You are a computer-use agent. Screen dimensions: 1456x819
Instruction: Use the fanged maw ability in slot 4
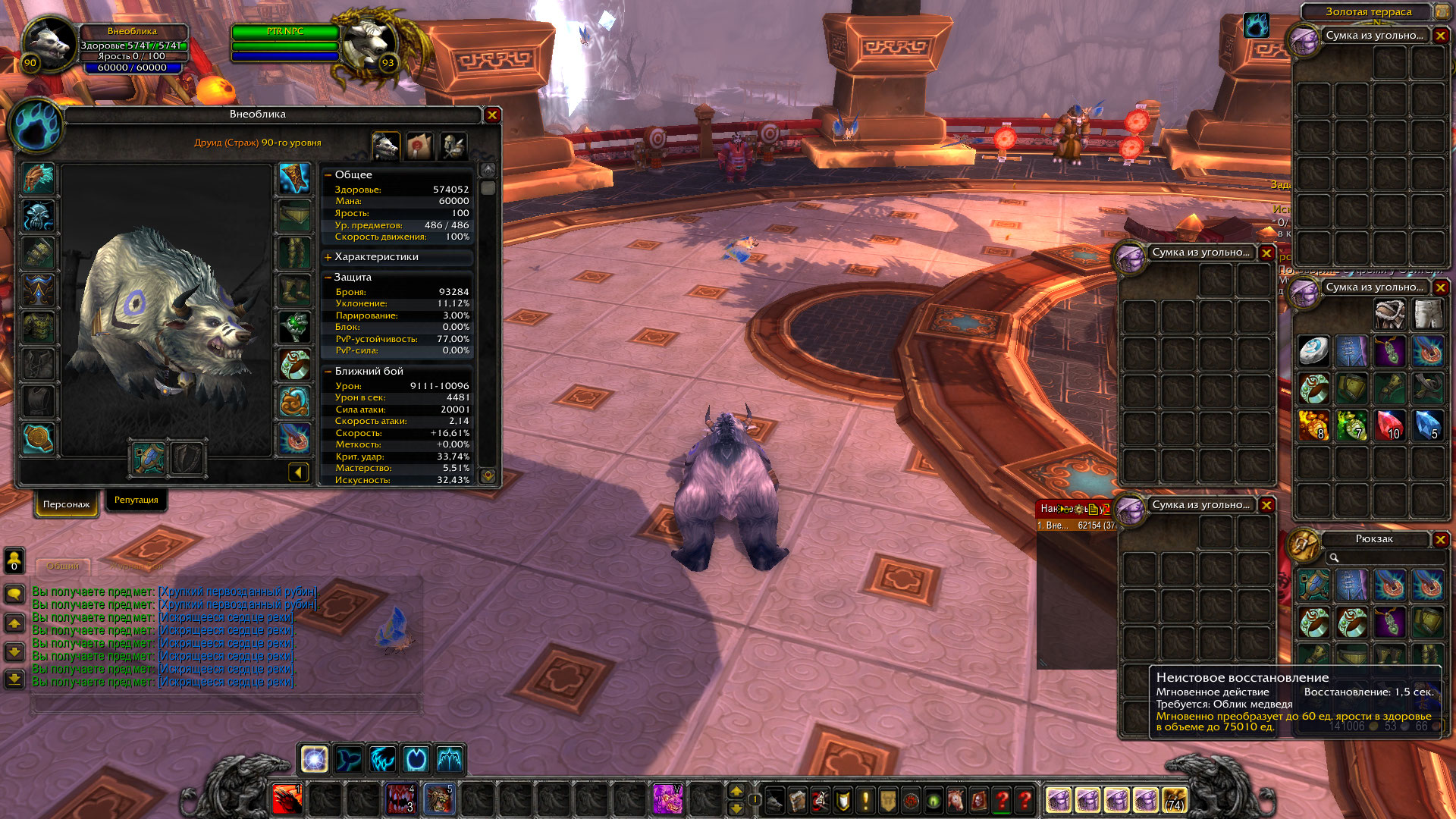400,799
